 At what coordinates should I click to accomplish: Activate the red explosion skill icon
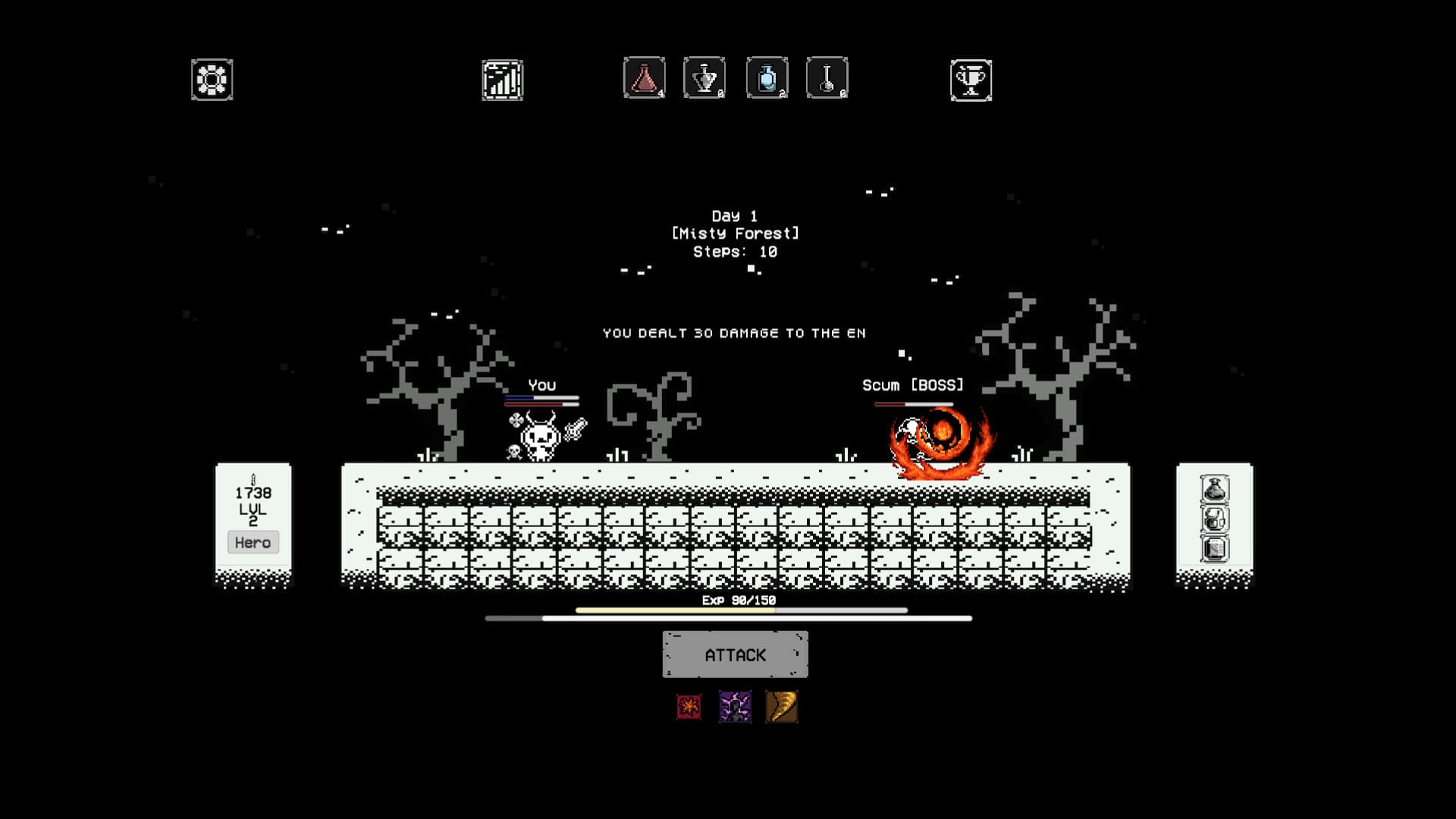pyautogui.click(x=687, y=707)
